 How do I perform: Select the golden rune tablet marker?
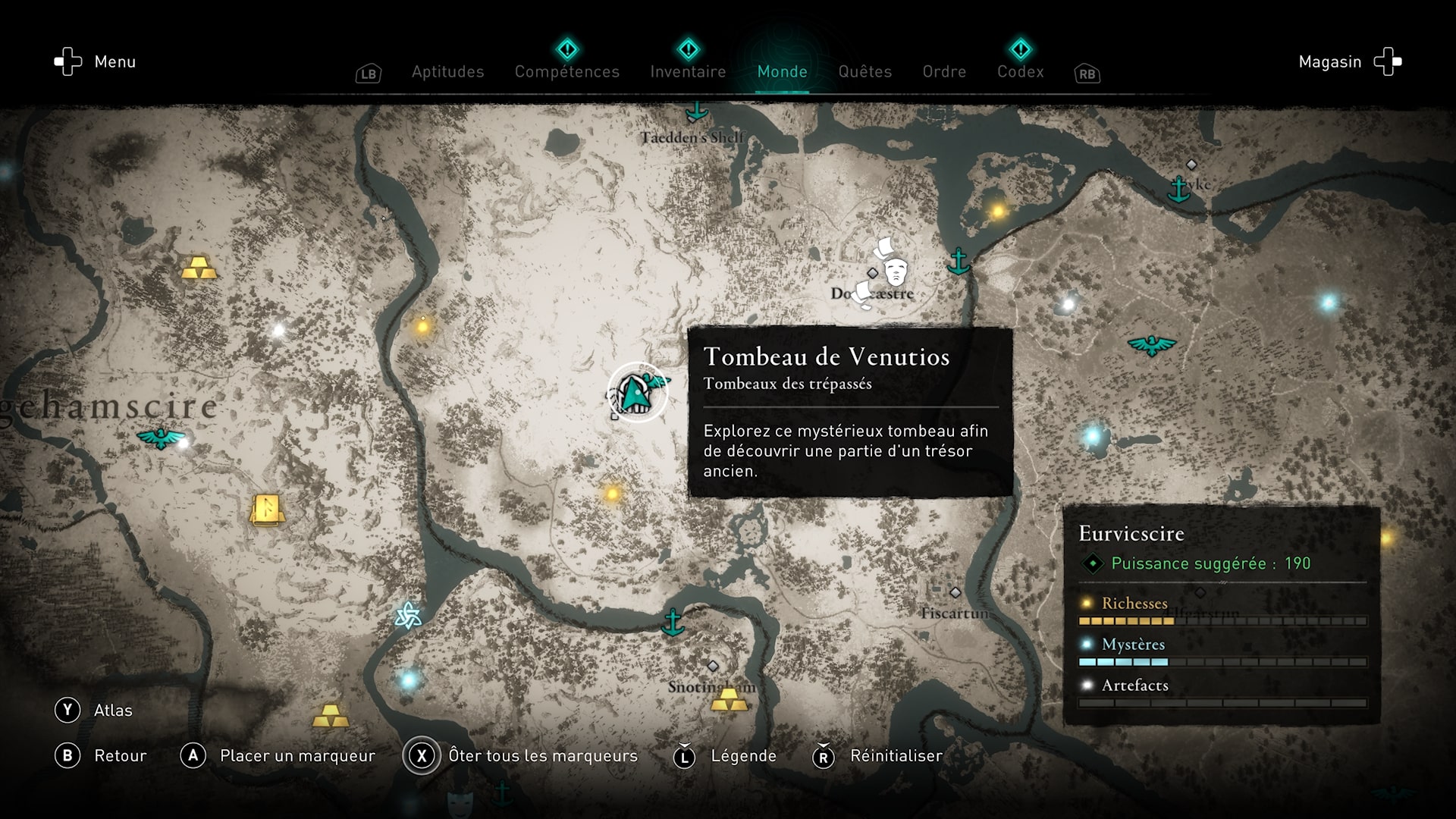tap(267, 510)
